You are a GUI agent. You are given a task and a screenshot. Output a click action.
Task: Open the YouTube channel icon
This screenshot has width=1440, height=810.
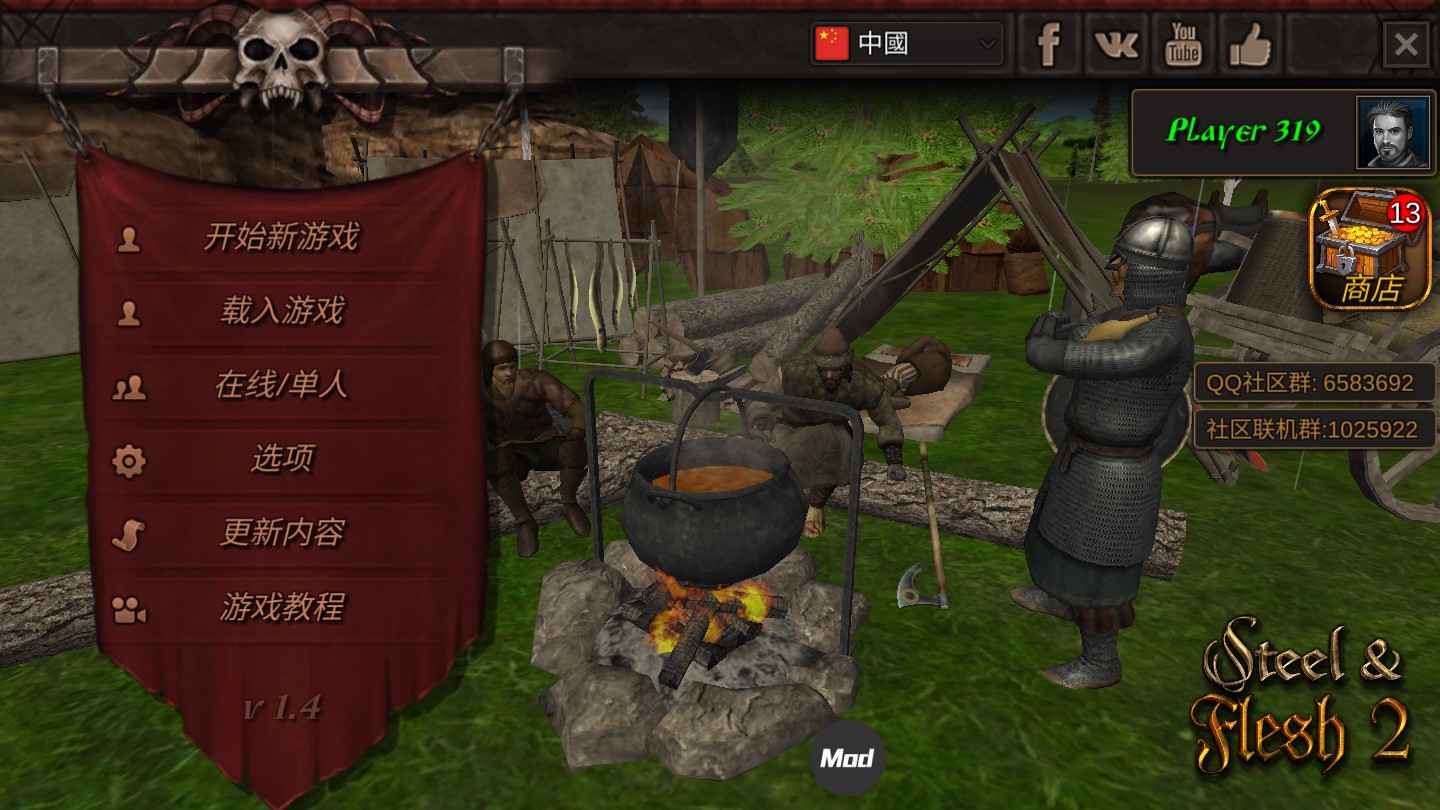click(1183, 45)
